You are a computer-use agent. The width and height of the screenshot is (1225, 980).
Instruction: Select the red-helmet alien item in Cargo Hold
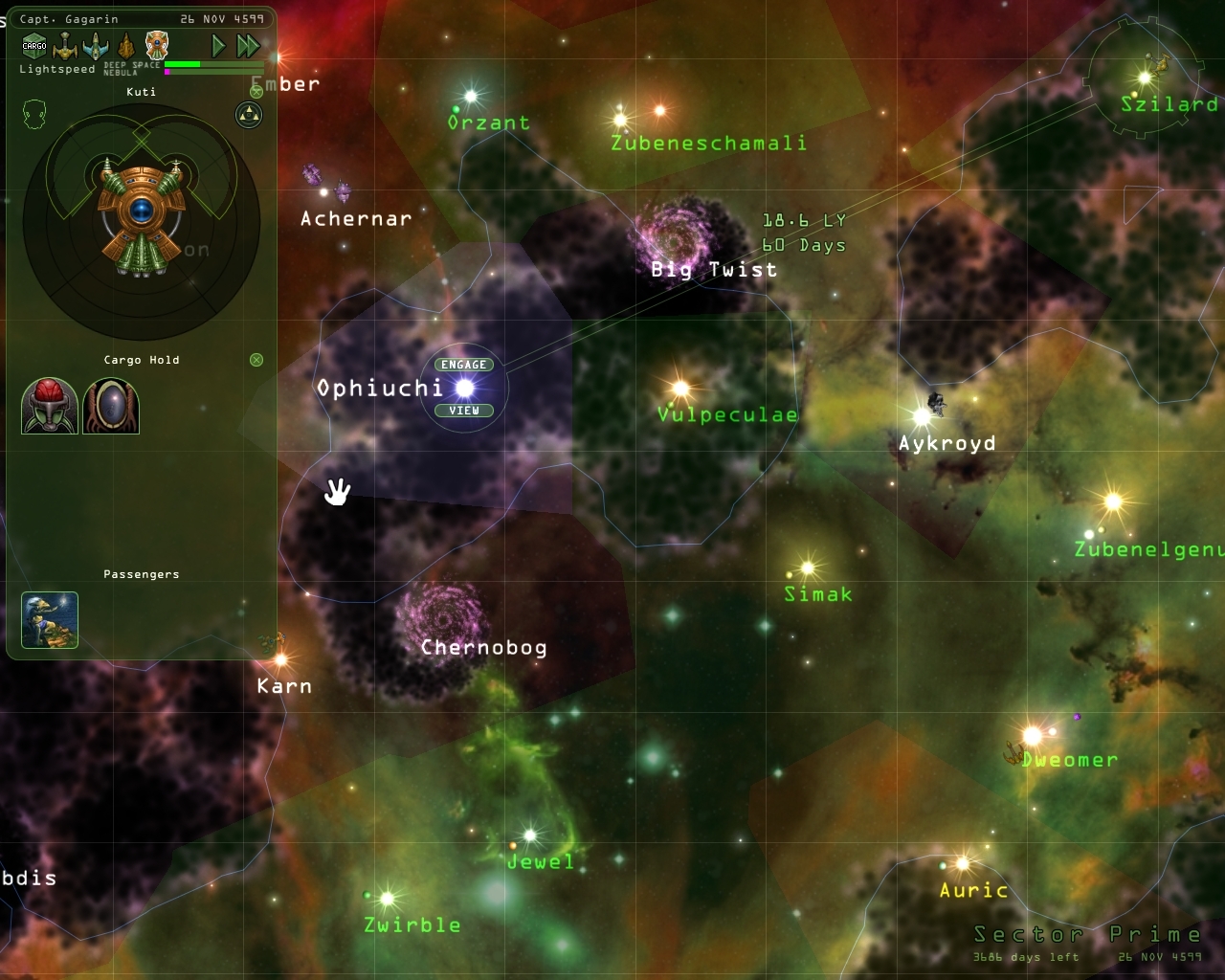tap(49, 407)
